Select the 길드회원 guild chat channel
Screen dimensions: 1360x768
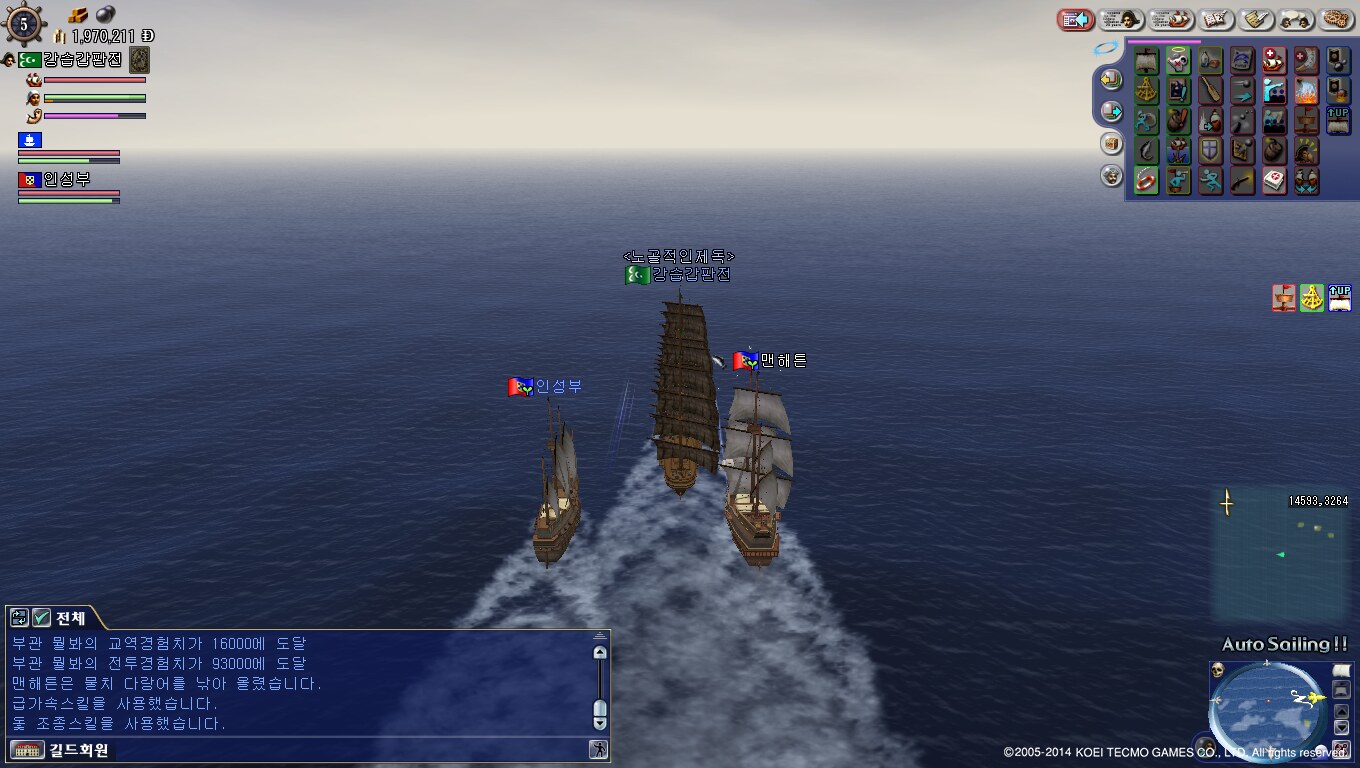[62, 749]
